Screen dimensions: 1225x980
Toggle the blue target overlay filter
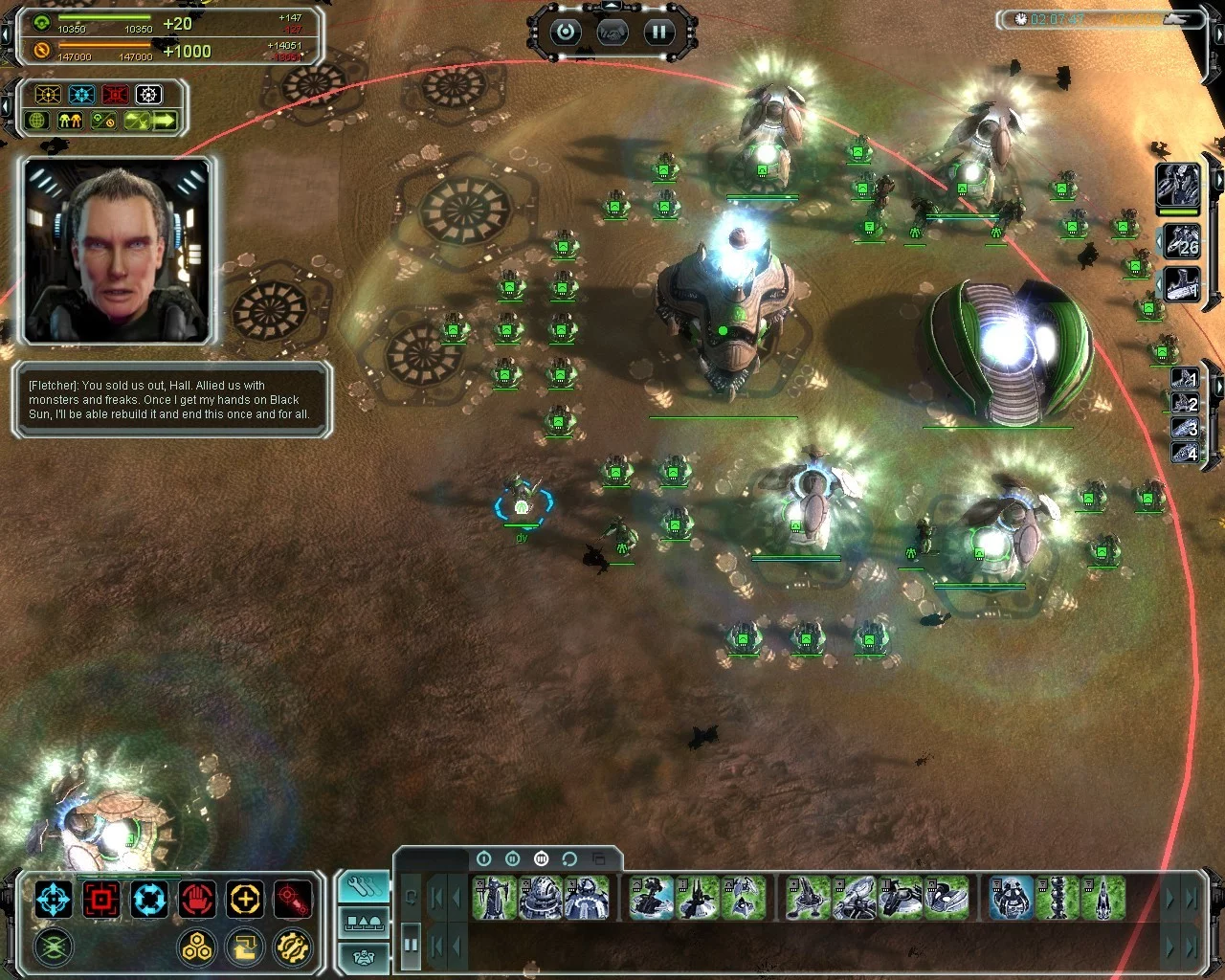coord(82,95)
